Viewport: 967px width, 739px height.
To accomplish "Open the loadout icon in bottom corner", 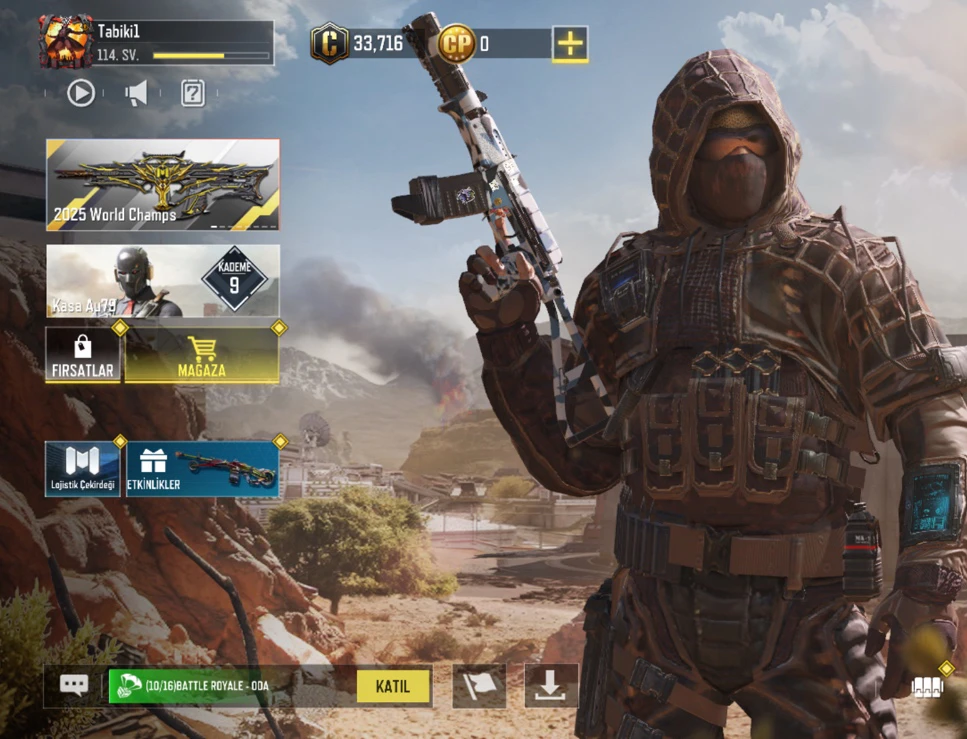I will point(927,686).
